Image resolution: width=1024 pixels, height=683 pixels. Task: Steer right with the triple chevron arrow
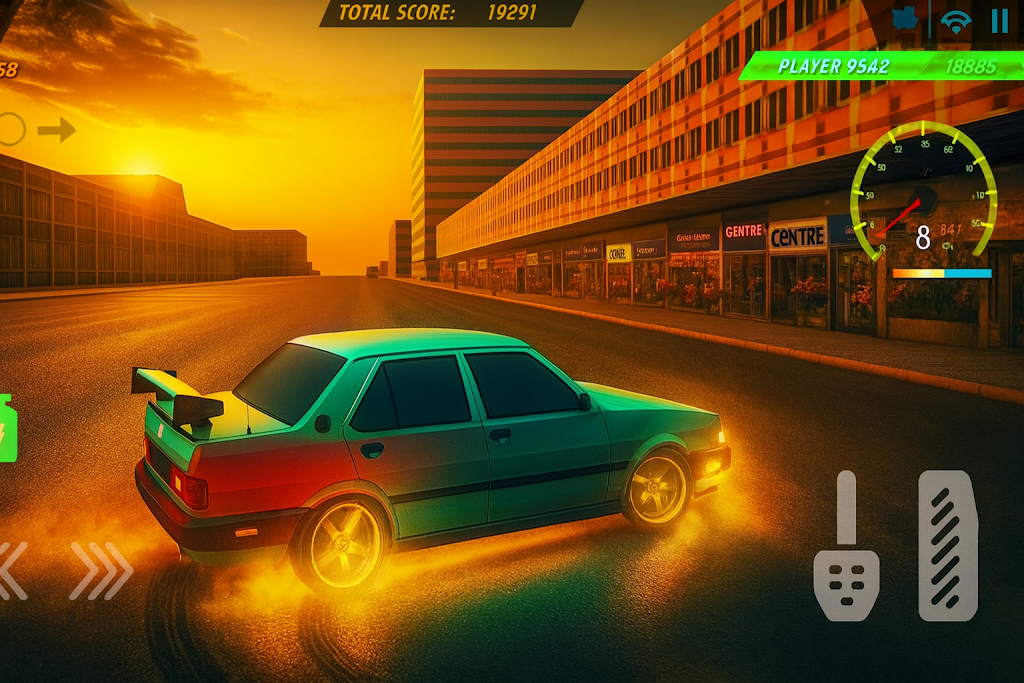101,571
